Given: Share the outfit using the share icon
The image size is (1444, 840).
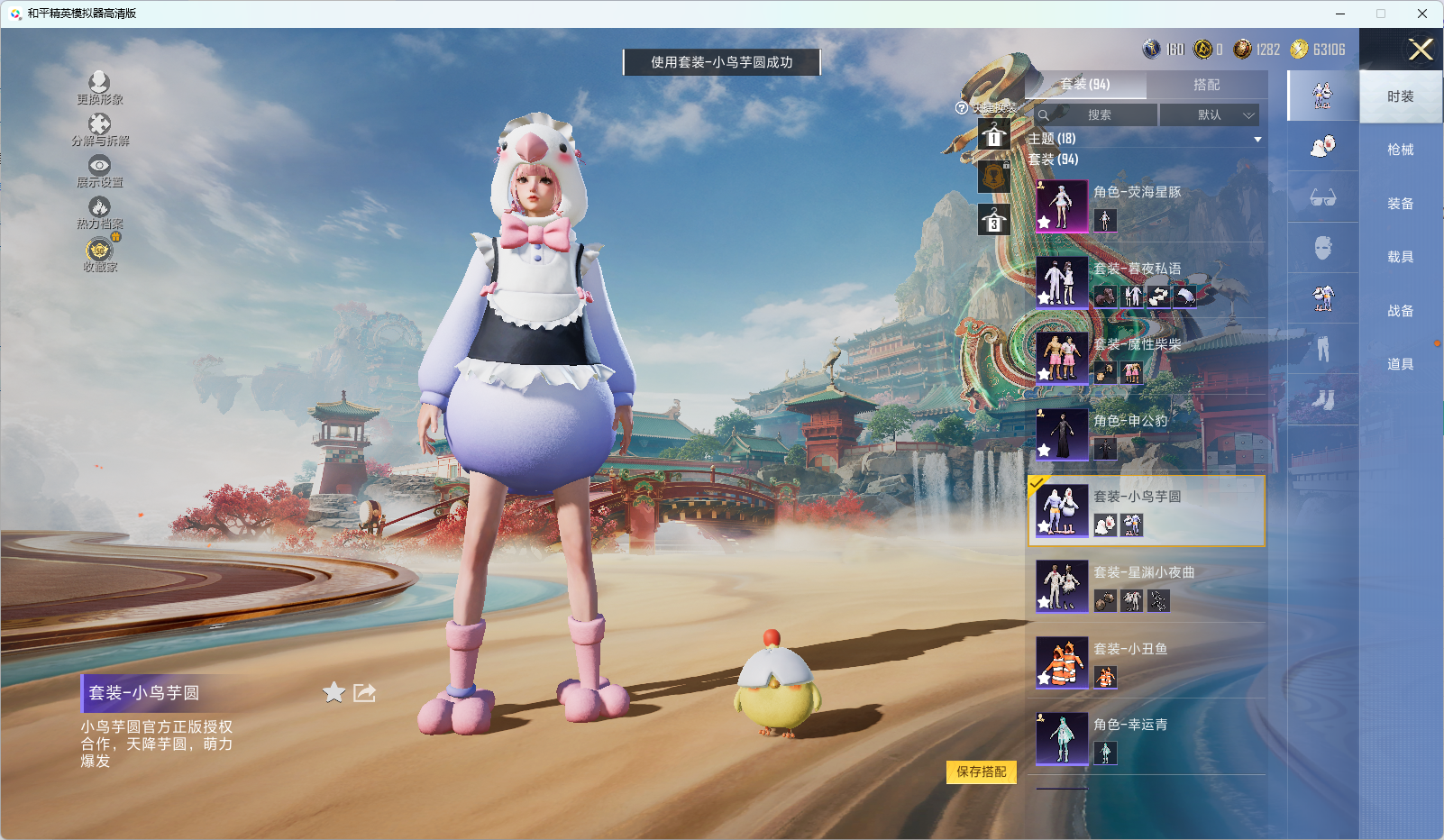Looking at the screenshot, I should 364,692.
